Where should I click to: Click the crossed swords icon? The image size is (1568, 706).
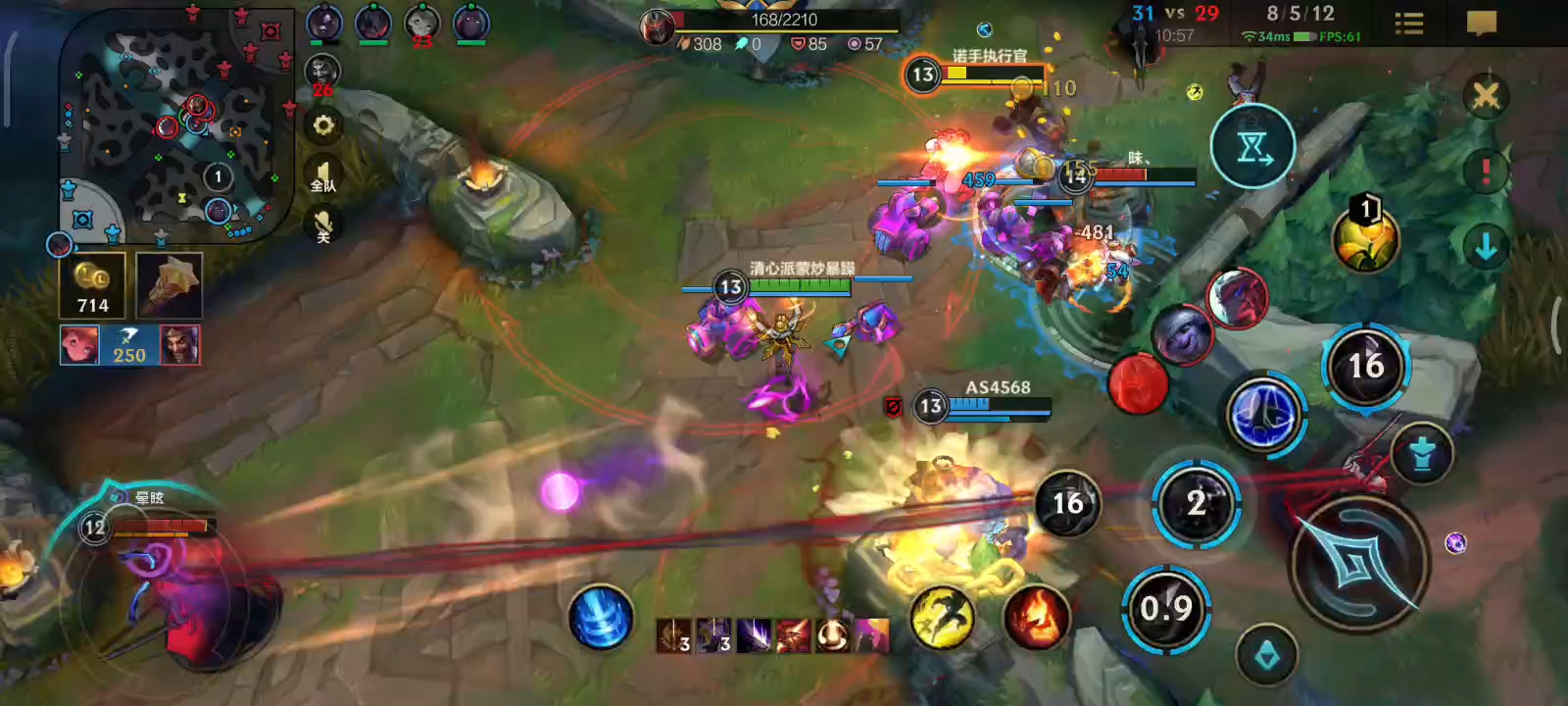(1486, 96)
